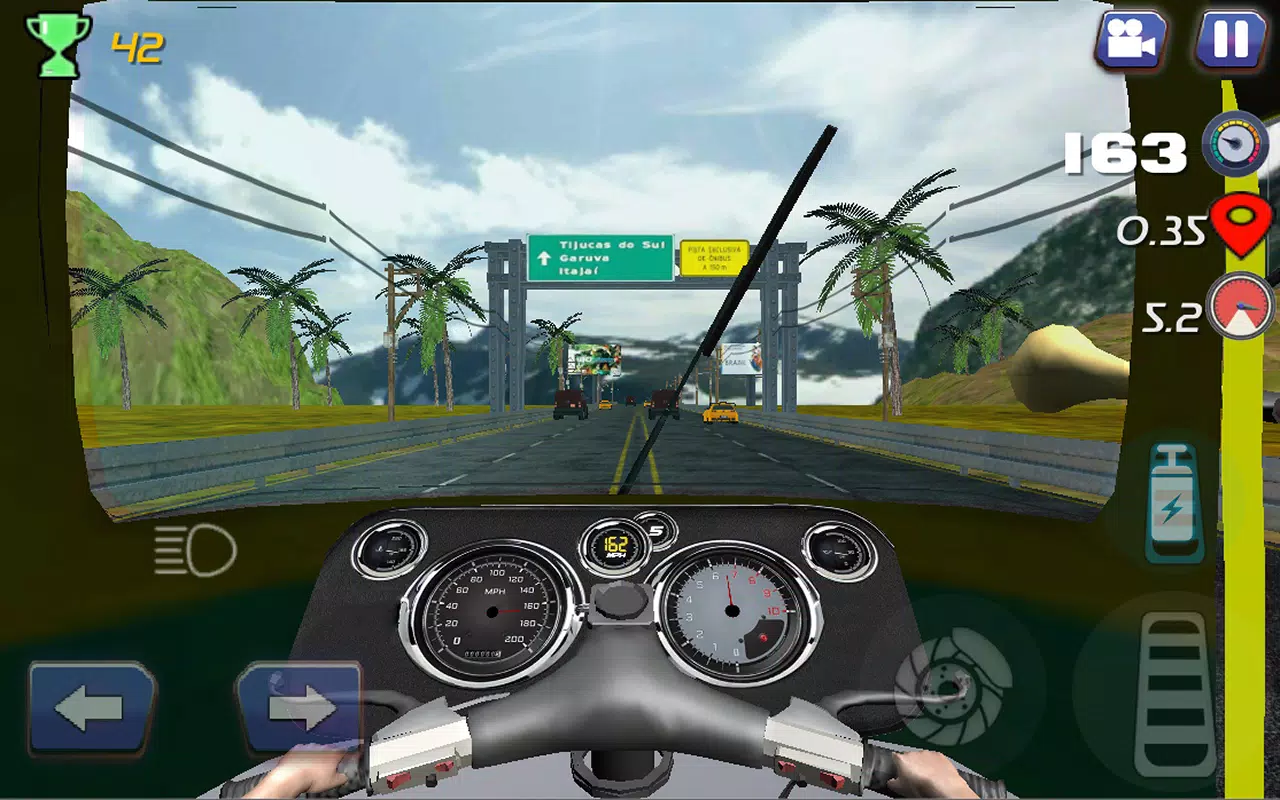Screen dimensions: 1280x800
Task: Tap the small gauge right of the tachometer
Action: coord(833,549)
